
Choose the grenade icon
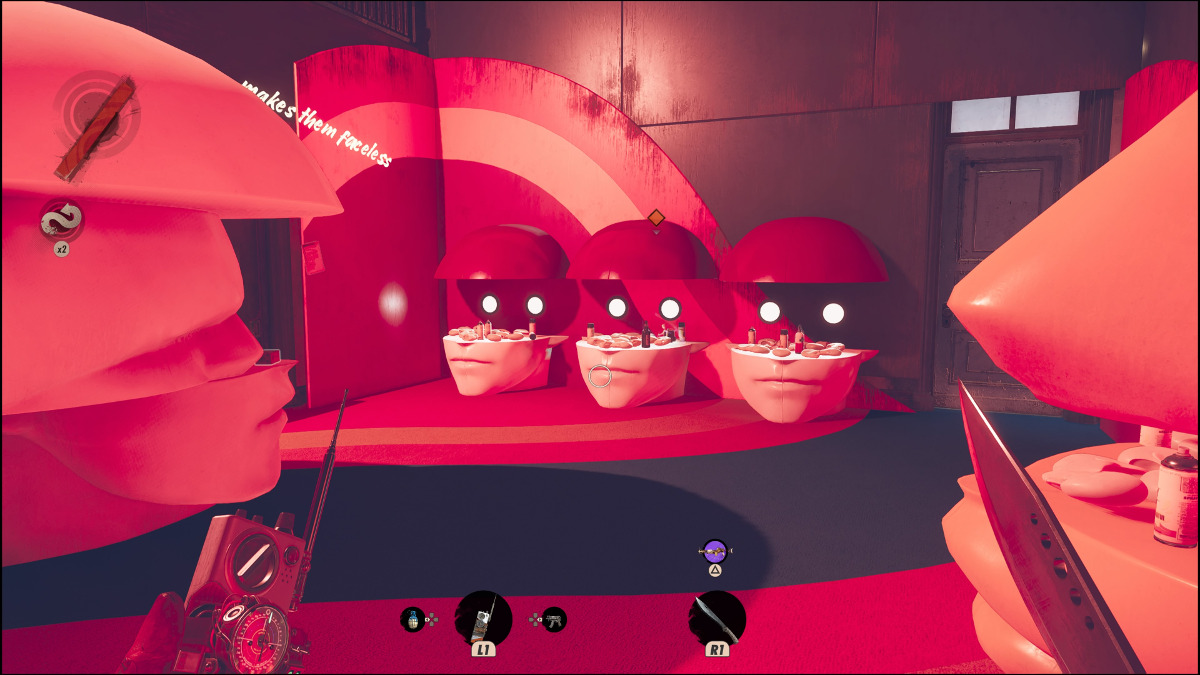pos(411,619)
